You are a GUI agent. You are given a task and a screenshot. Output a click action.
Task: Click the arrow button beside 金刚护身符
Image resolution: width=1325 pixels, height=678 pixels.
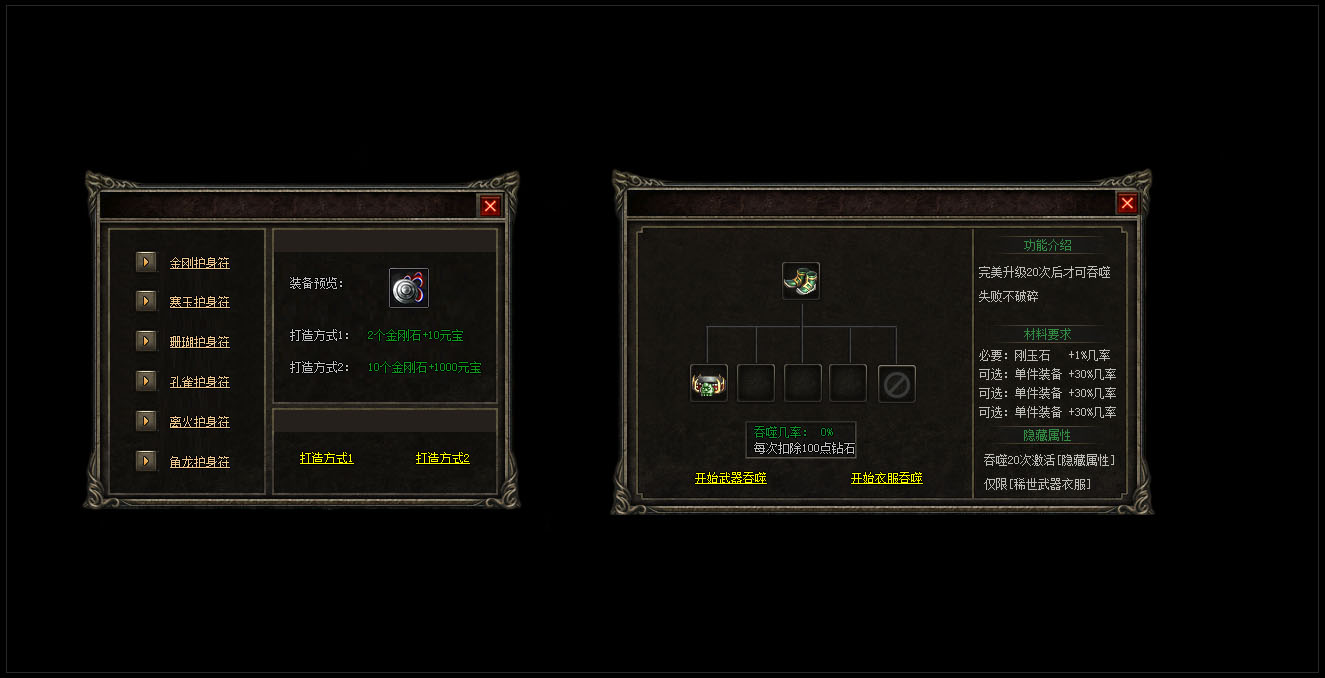click(146, 262)
